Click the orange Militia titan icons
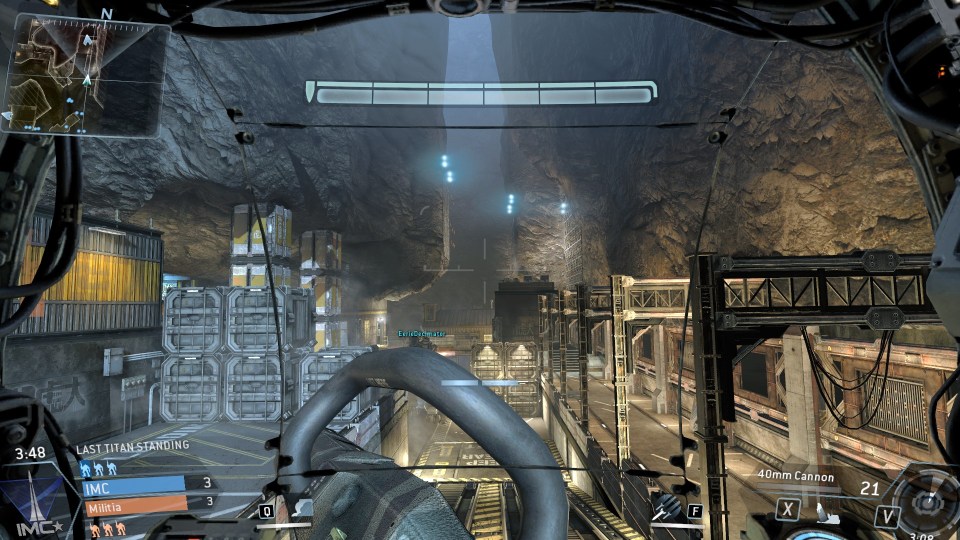 pyautogui.click(x=106, y=528)
